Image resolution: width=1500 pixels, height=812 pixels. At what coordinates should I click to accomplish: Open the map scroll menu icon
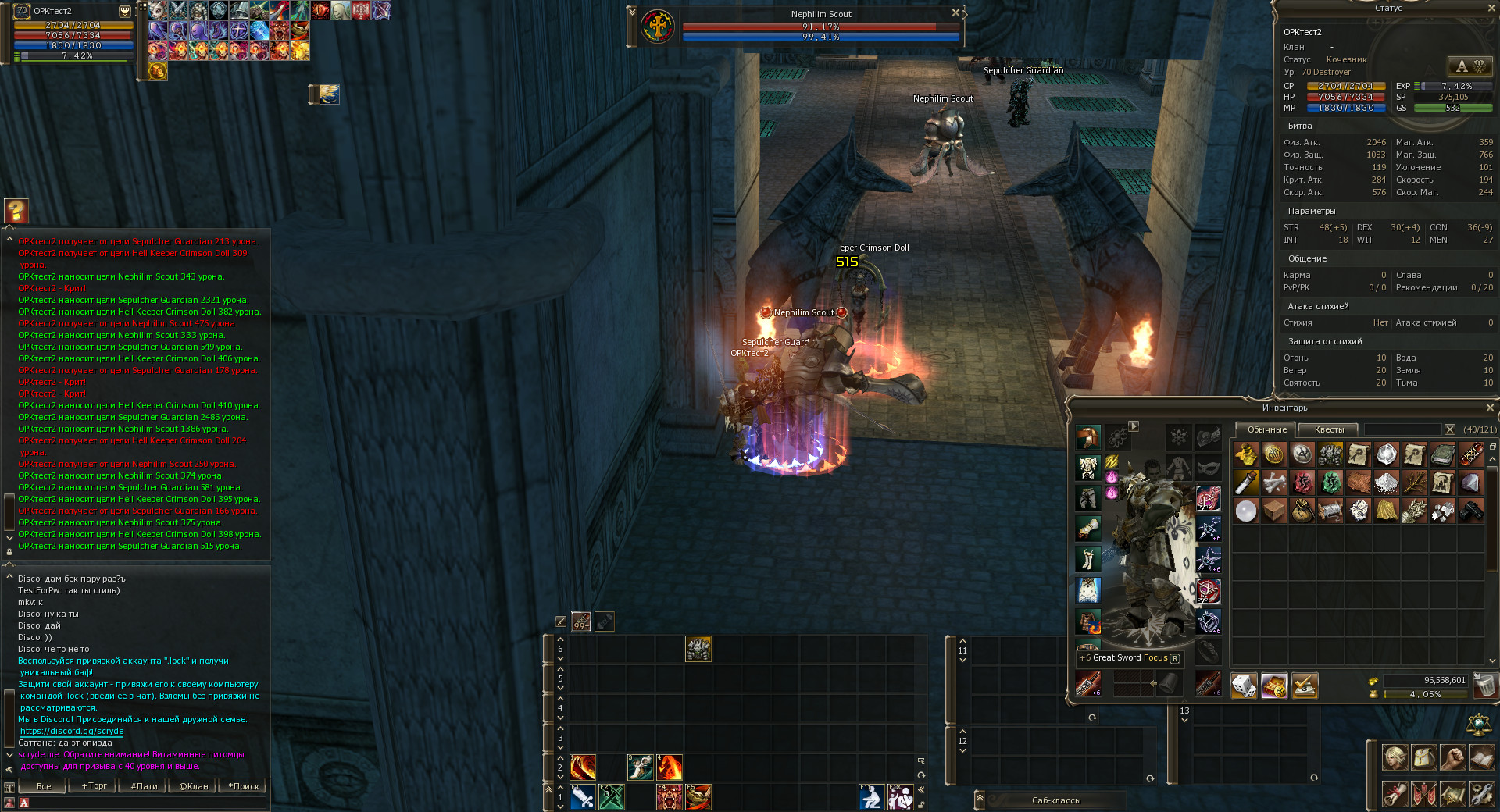click(x=1452, y=793)
